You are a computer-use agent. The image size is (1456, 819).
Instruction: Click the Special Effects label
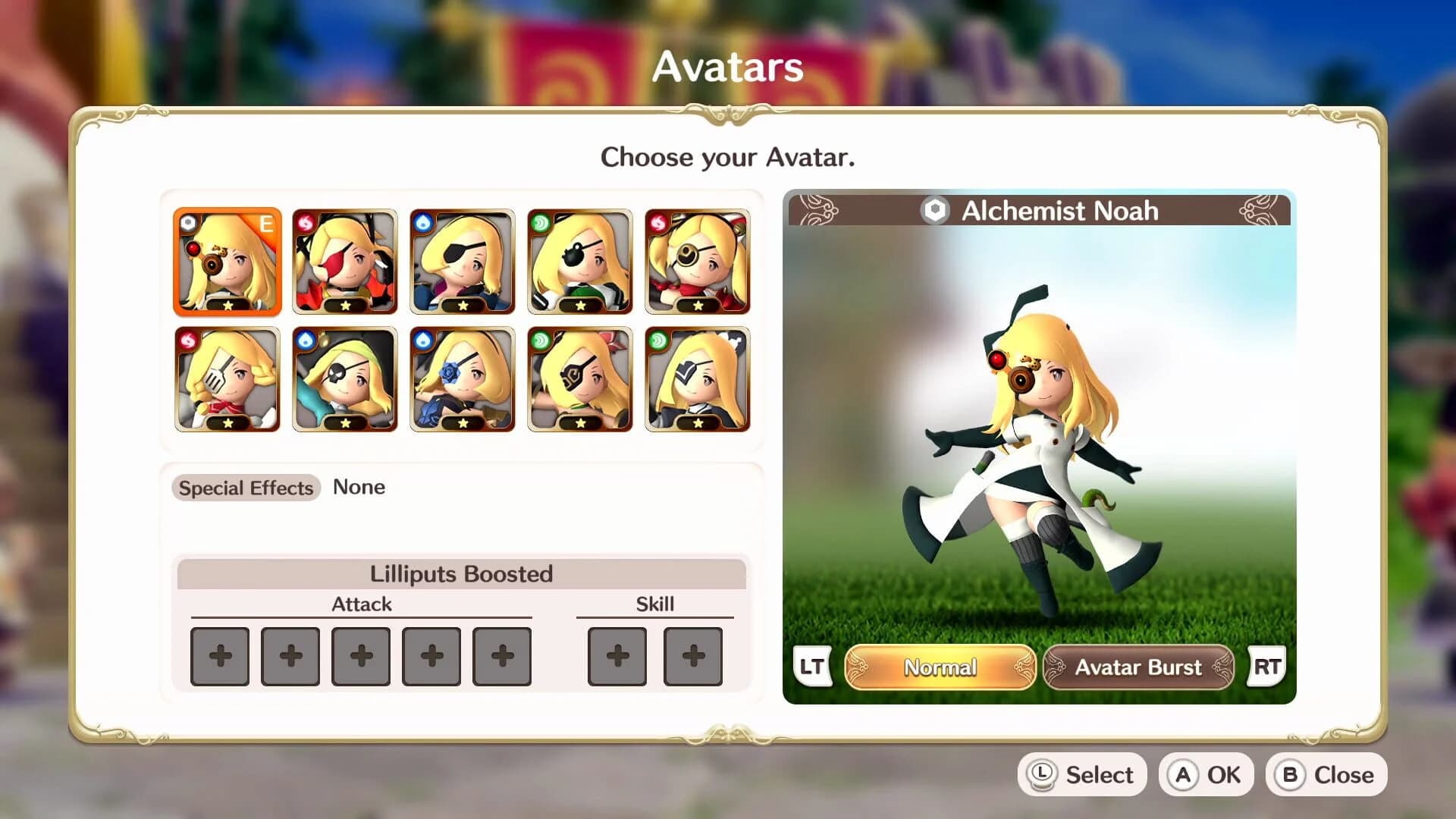(245, 488)
